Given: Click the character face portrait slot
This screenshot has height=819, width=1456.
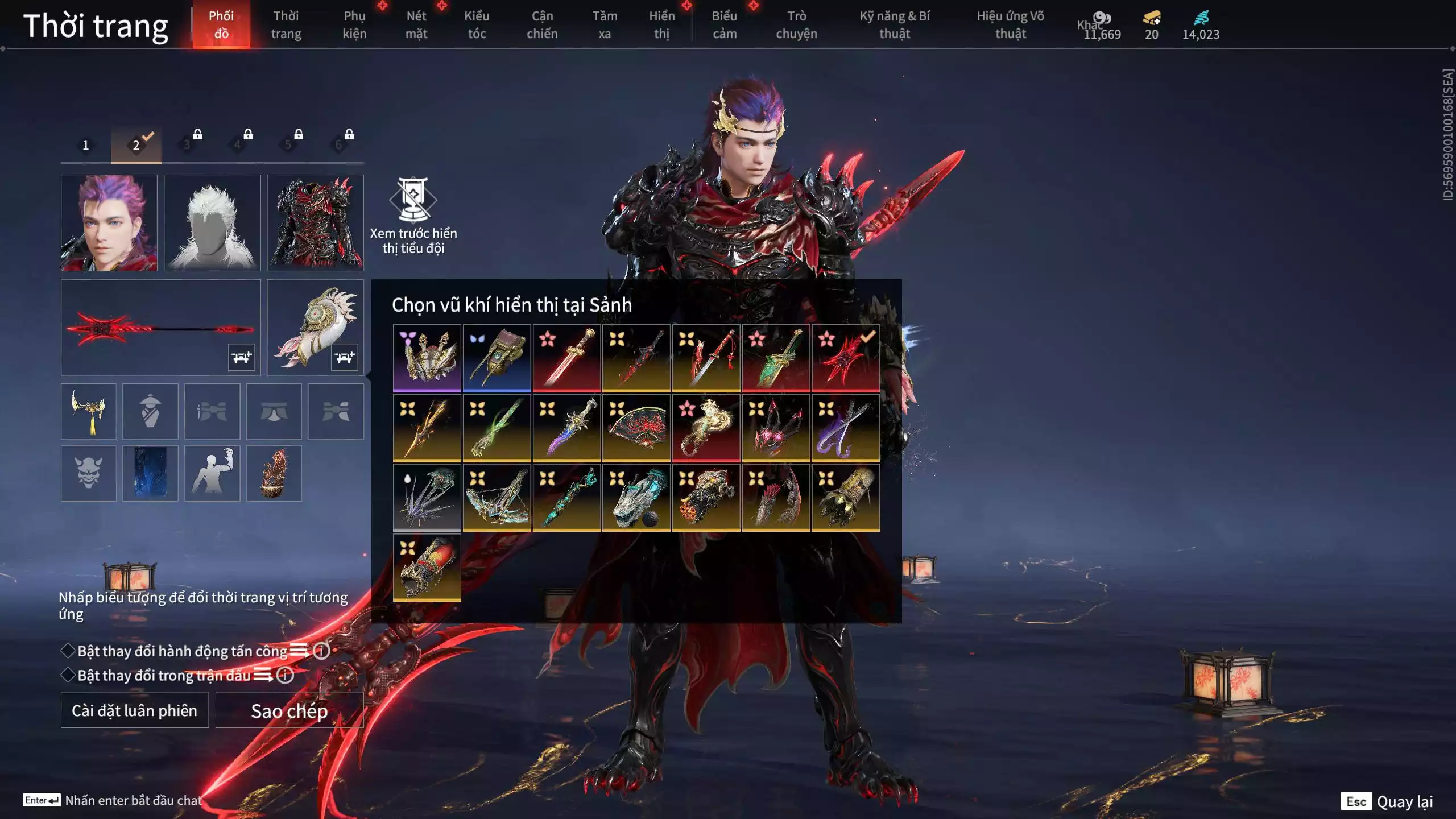Looking at the screenshot, I should pyautogui.click(x=109, y=222).
